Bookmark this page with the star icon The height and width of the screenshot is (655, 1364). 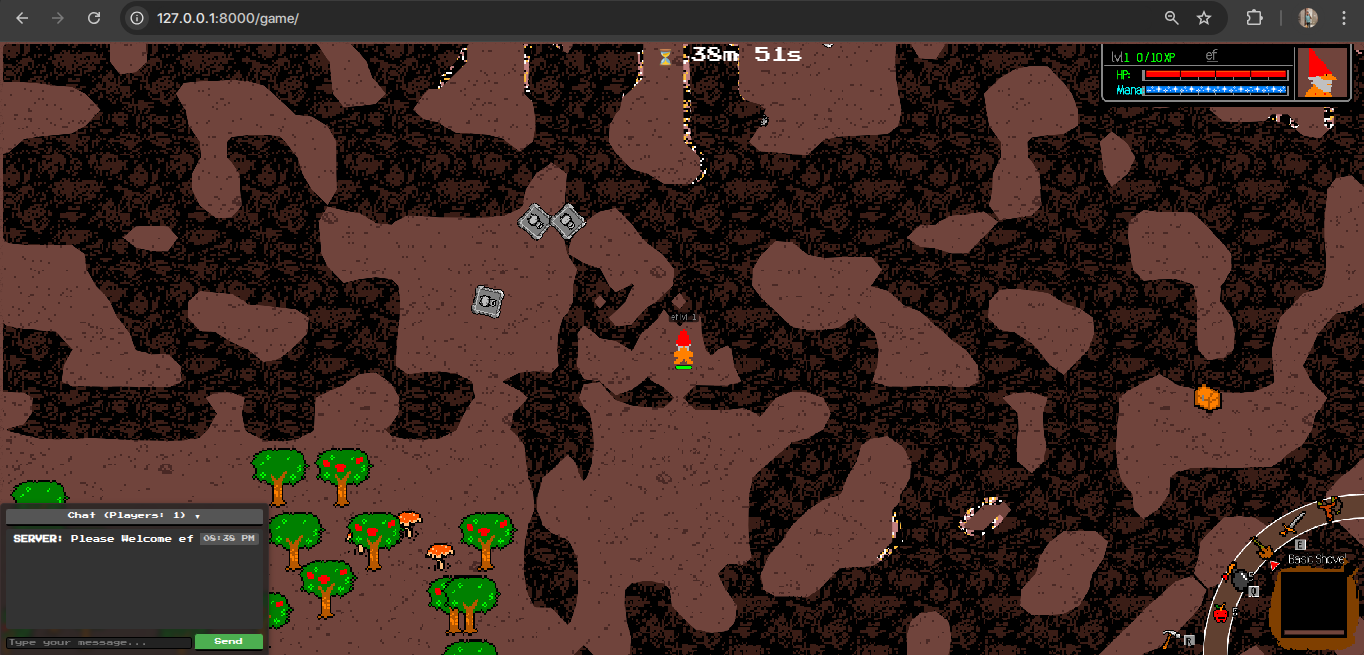click(x=1204, y=18)
